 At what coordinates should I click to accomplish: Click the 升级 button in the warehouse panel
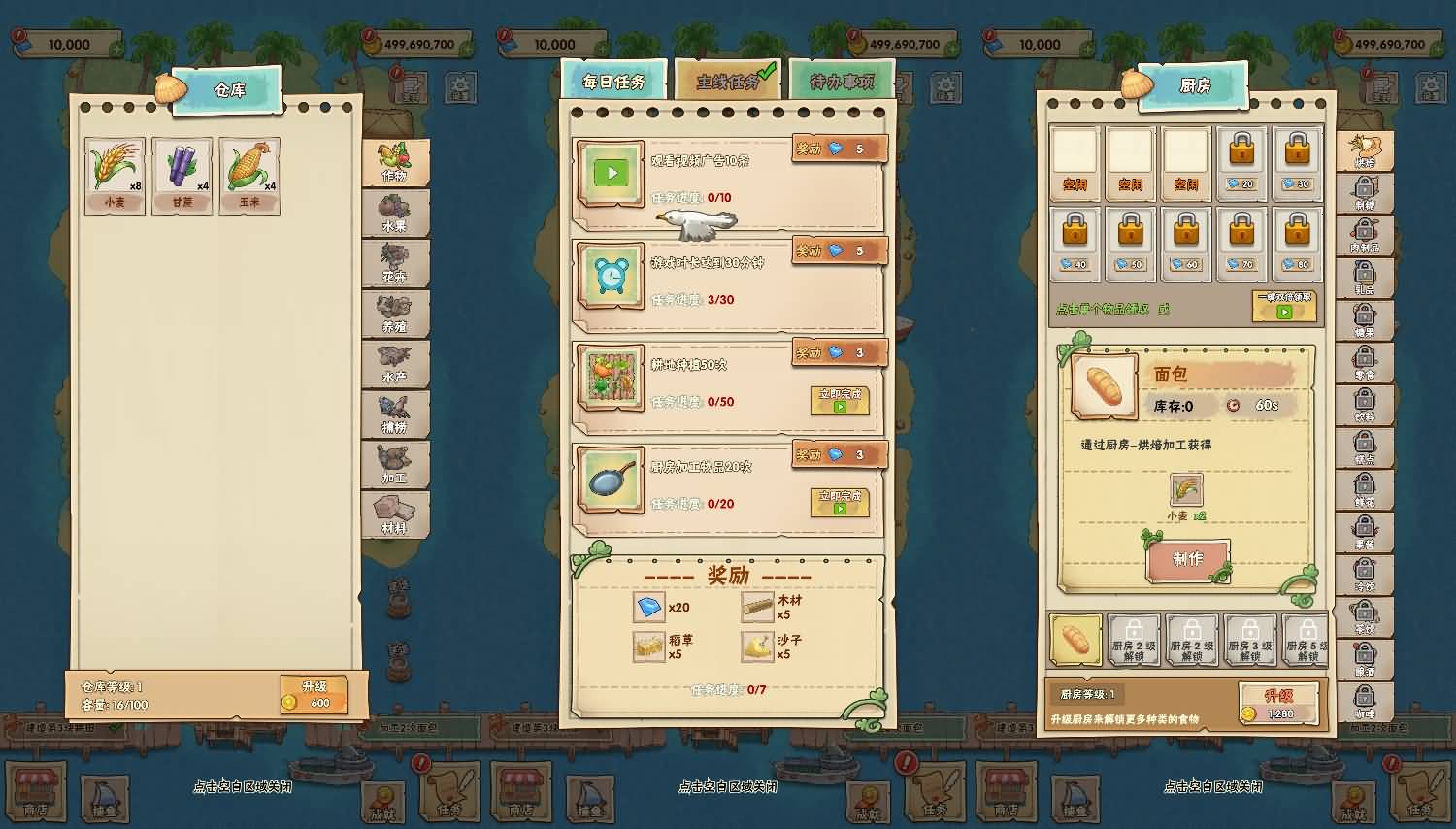coord(315,695)
